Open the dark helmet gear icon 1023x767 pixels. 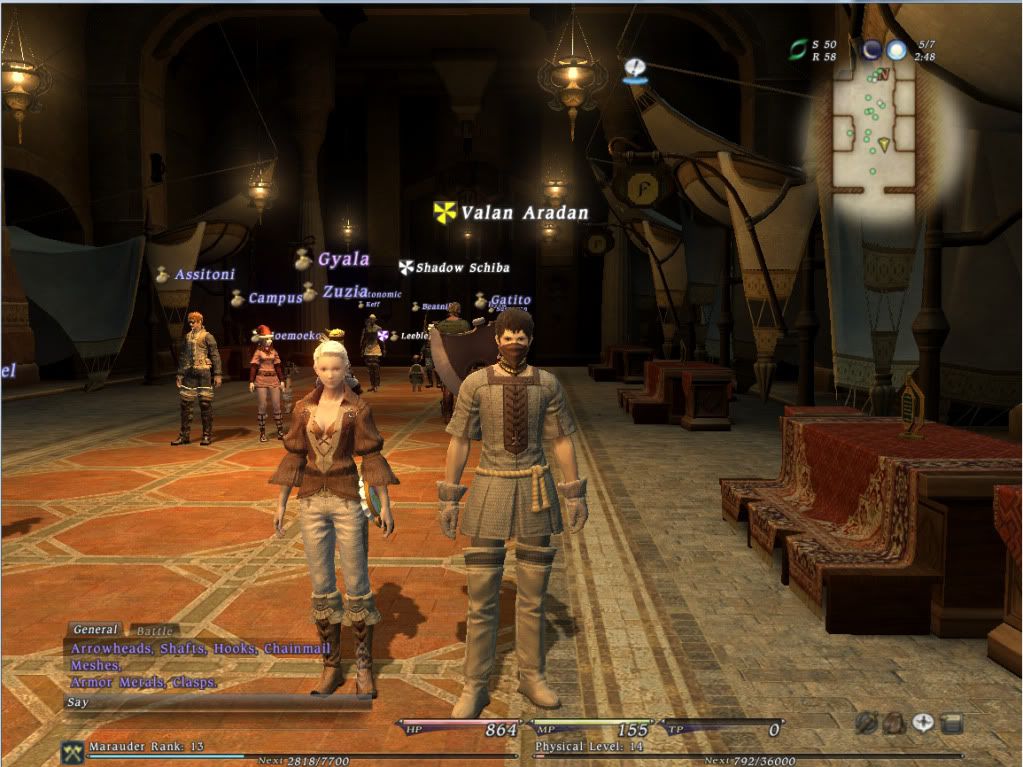[x=867, y=722]
